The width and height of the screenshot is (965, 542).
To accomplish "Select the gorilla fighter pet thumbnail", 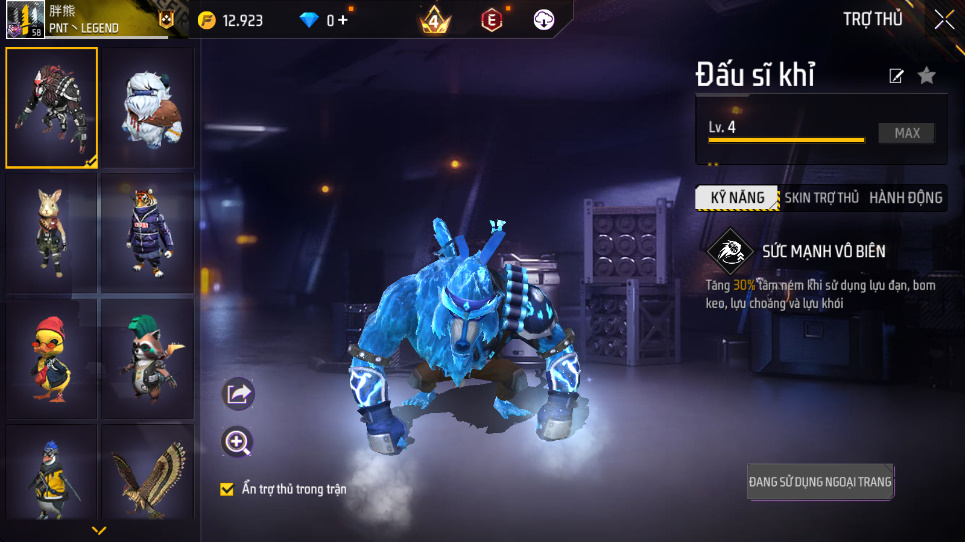I will pos(52,107).
